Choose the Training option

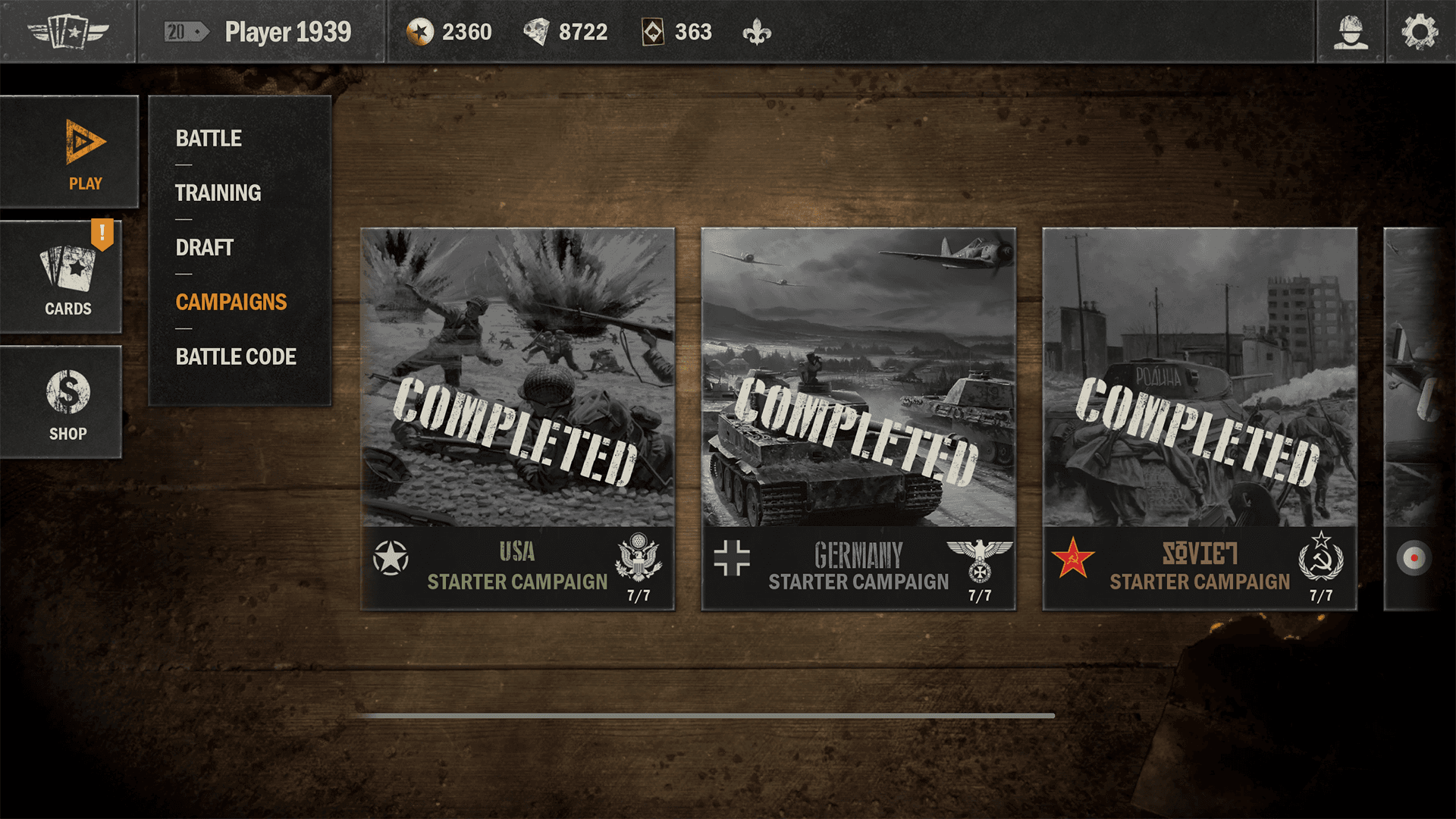[x=218, y=193]
